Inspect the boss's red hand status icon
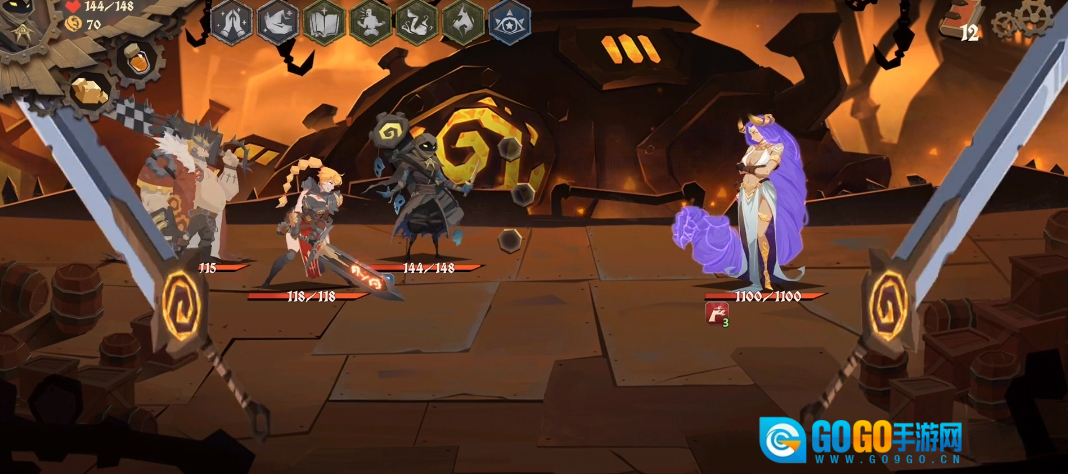1068x474 pixels. 715,313
